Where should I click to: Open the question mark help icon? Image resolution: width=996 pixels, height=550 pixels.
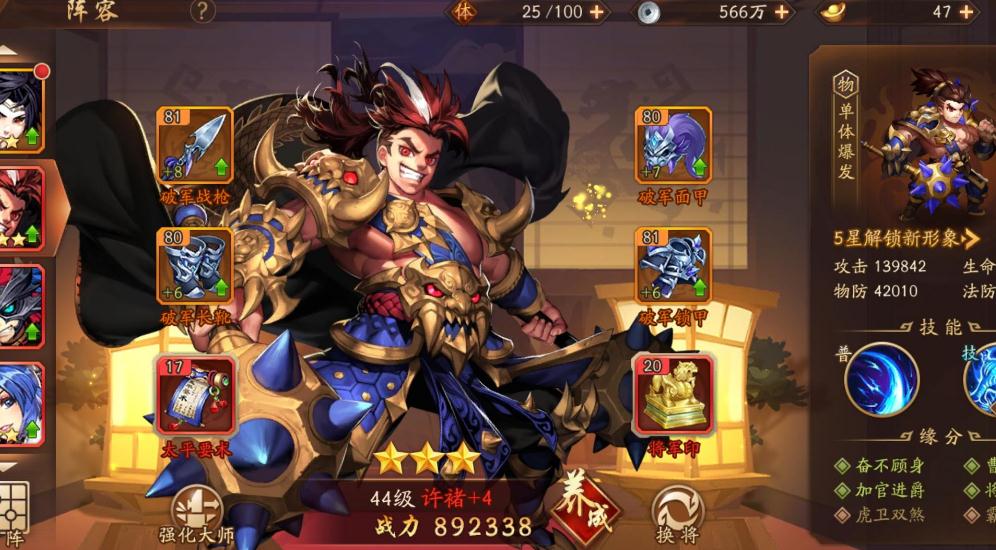click(203, 11)
